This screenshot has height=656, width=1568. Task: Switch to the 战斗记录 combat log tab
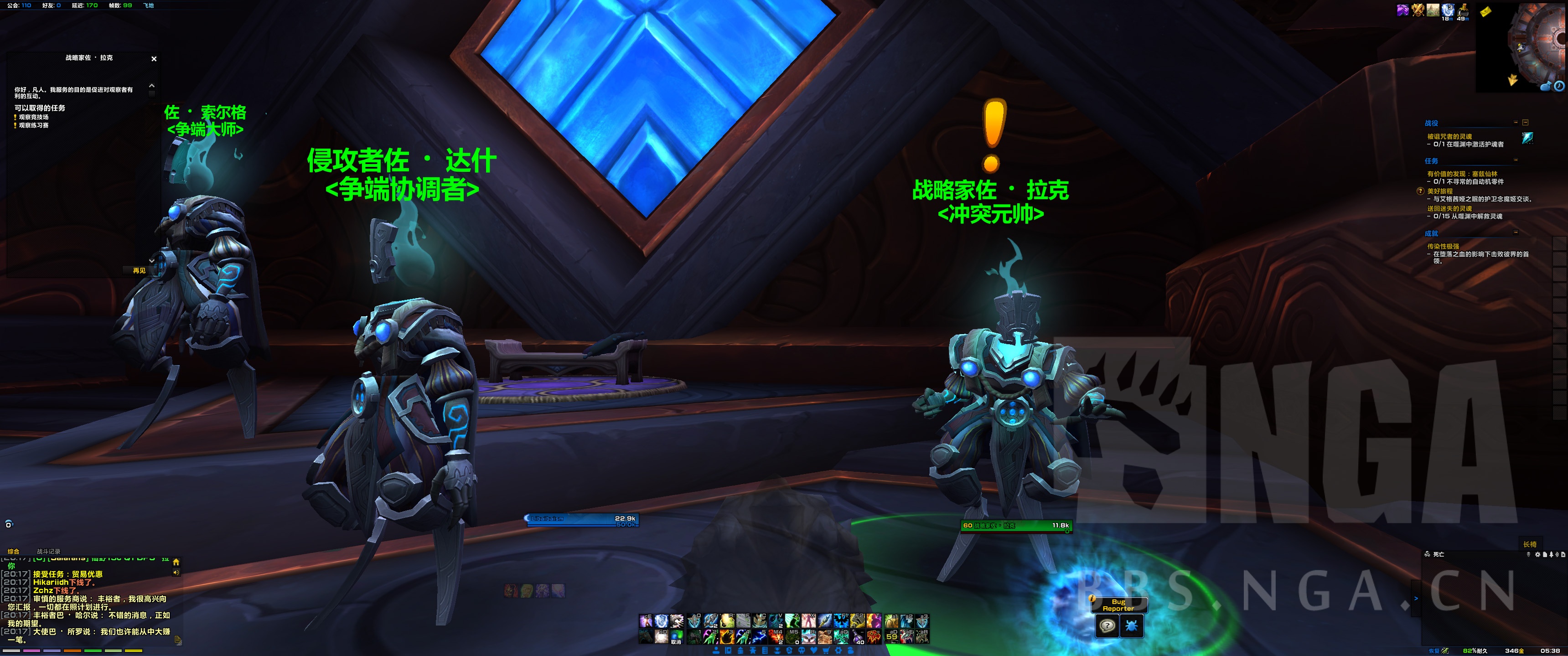(x=49, y=551)
